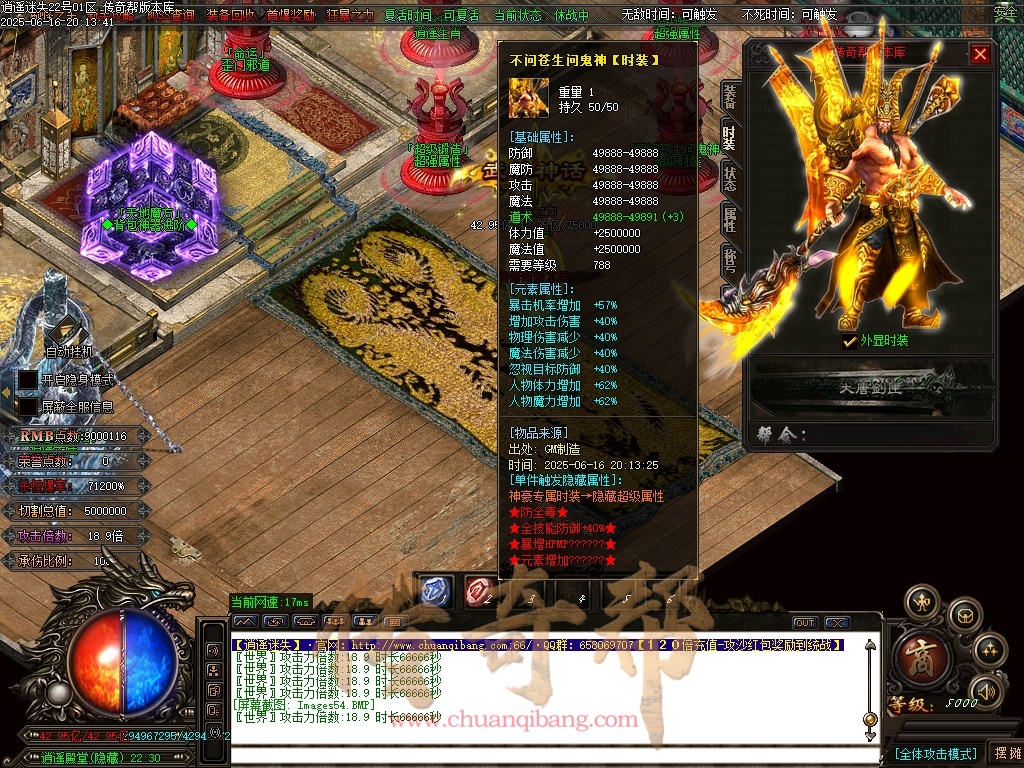Select the 时装 fashion tab

[730, 138]
